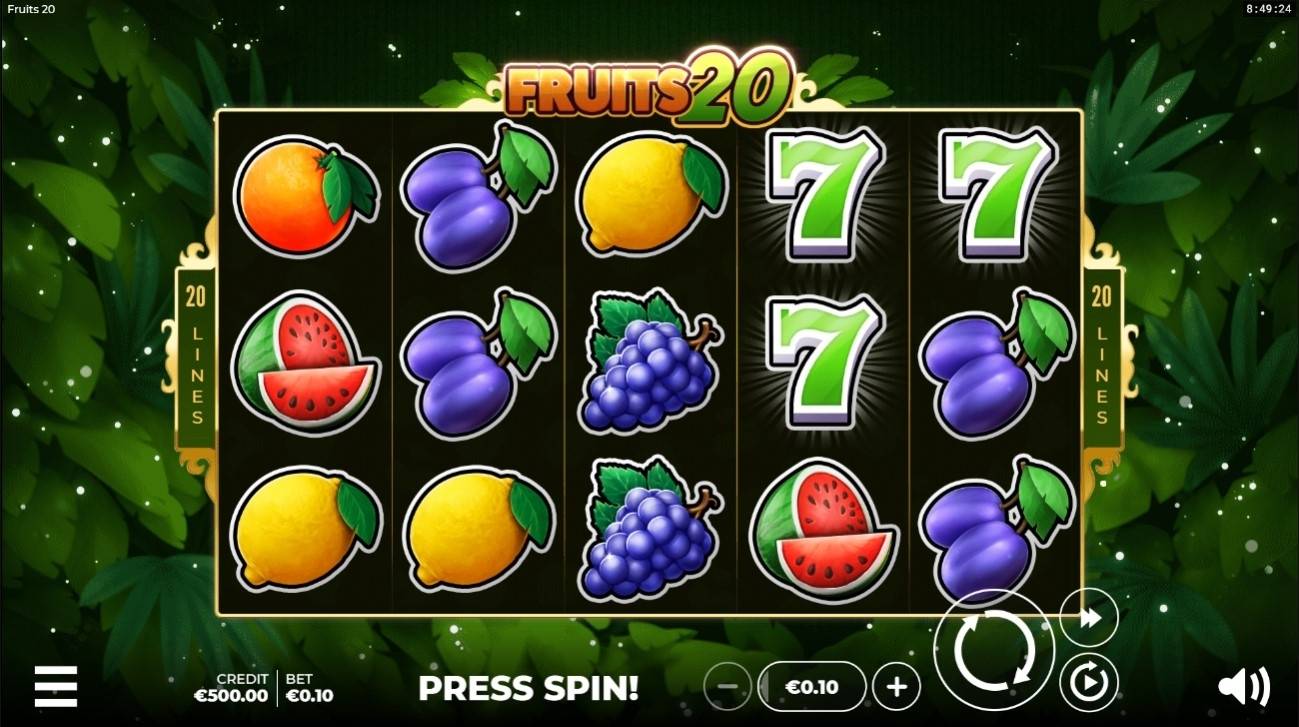Open the bet amount selector
The width and height of the screenshot is (1299, 727).
(810, 687)
